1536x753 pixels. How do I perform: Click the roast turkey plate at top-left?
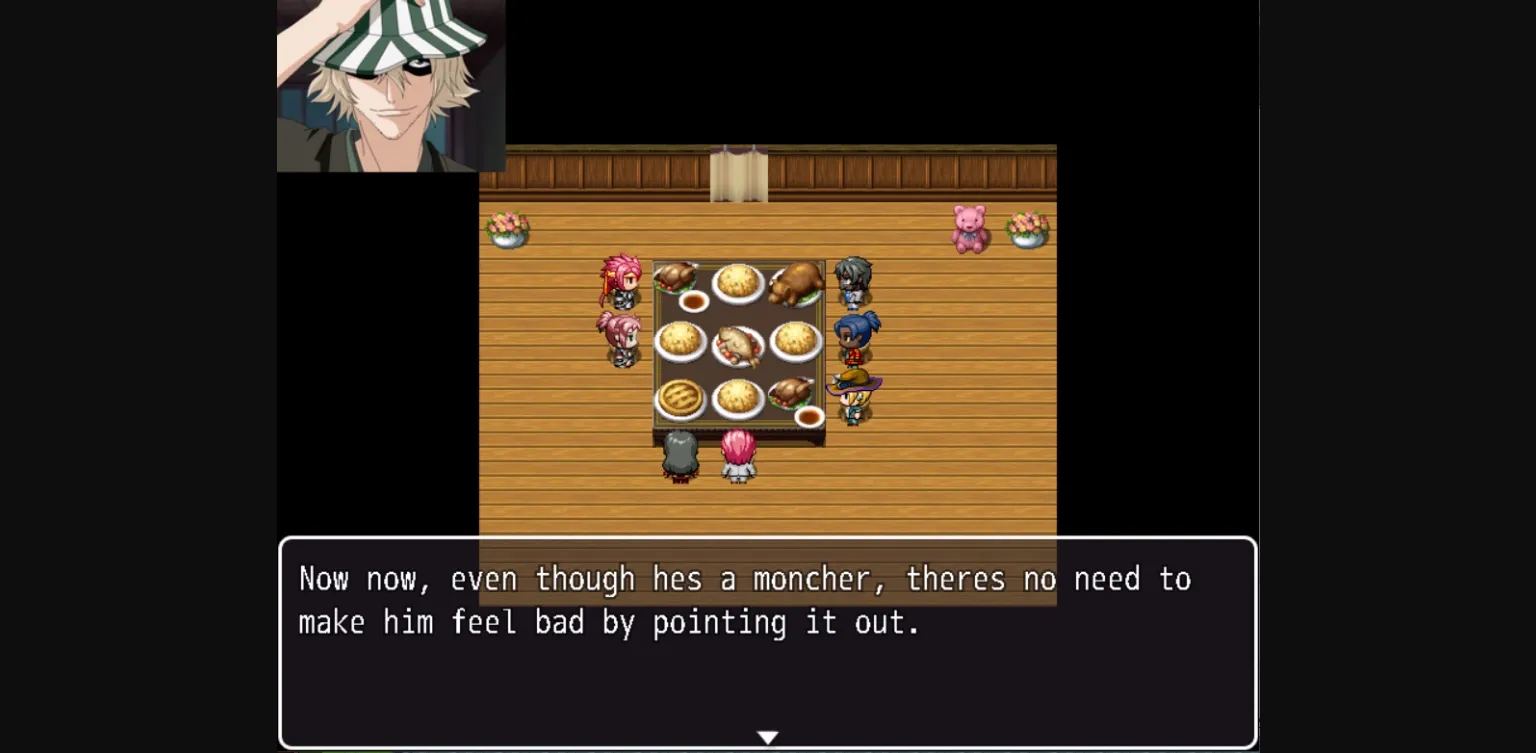point(676,278)
